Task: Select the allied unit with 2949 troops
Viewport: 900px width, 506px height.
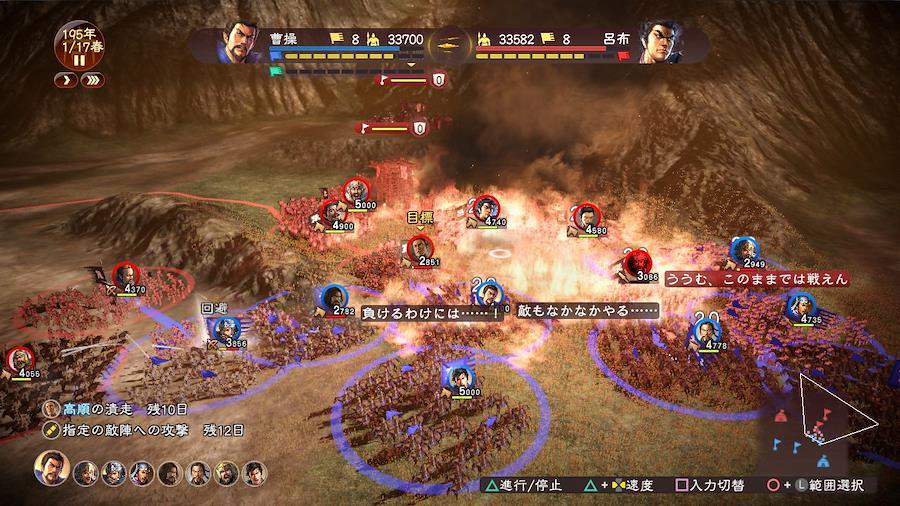Action: pyautogui.click(x=741, y=249)
